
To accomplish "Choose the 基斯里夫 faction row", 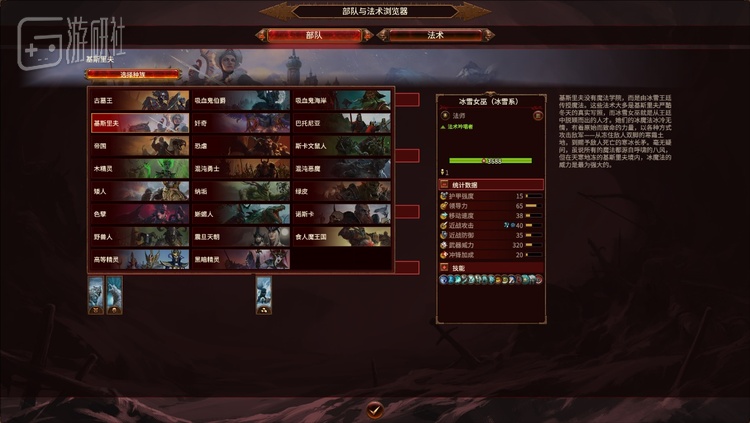I will pyautogui.click(x=140, y=123).
